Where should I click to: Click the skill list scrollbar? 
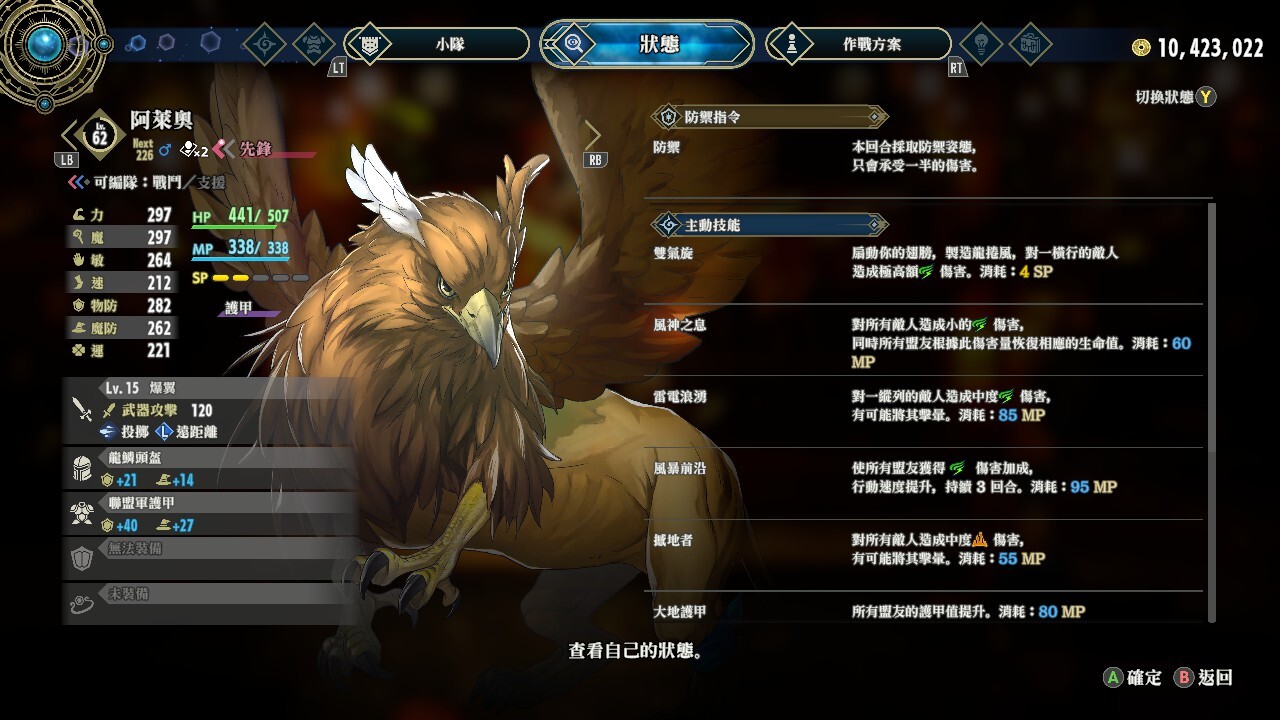pos(1212,410)
